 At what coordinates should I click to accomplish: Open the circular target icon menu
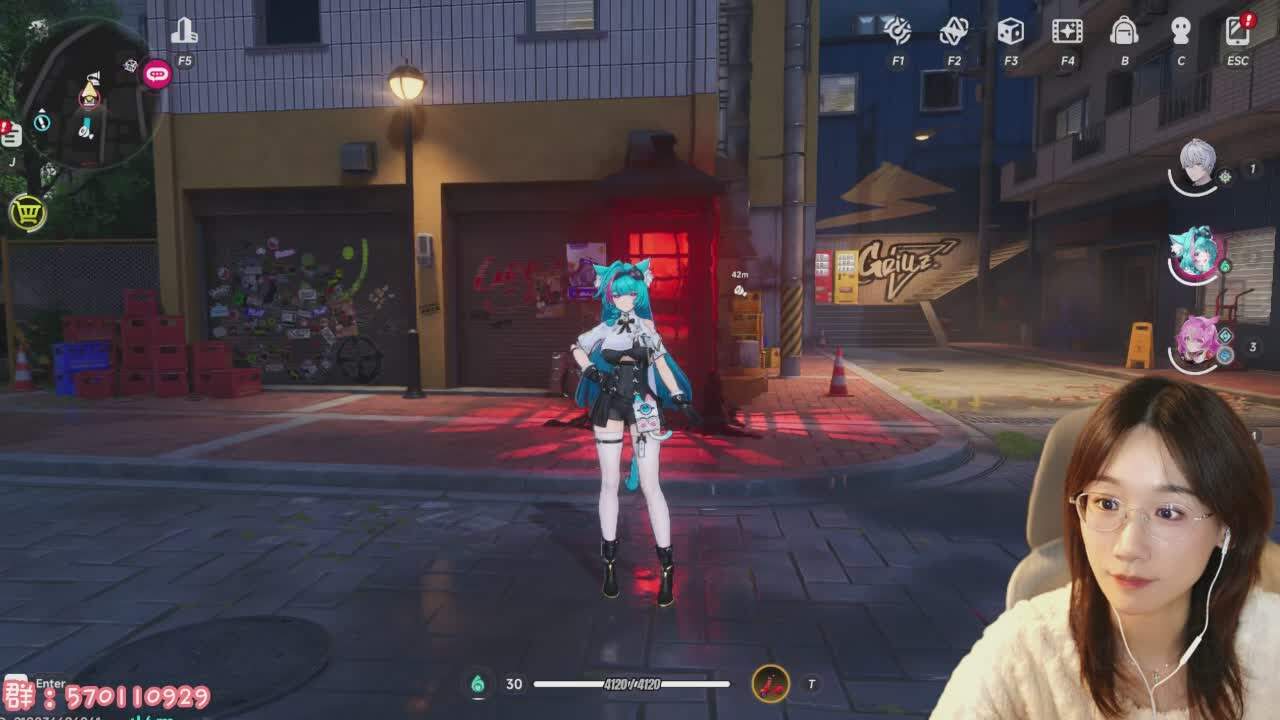pos(897,31)
